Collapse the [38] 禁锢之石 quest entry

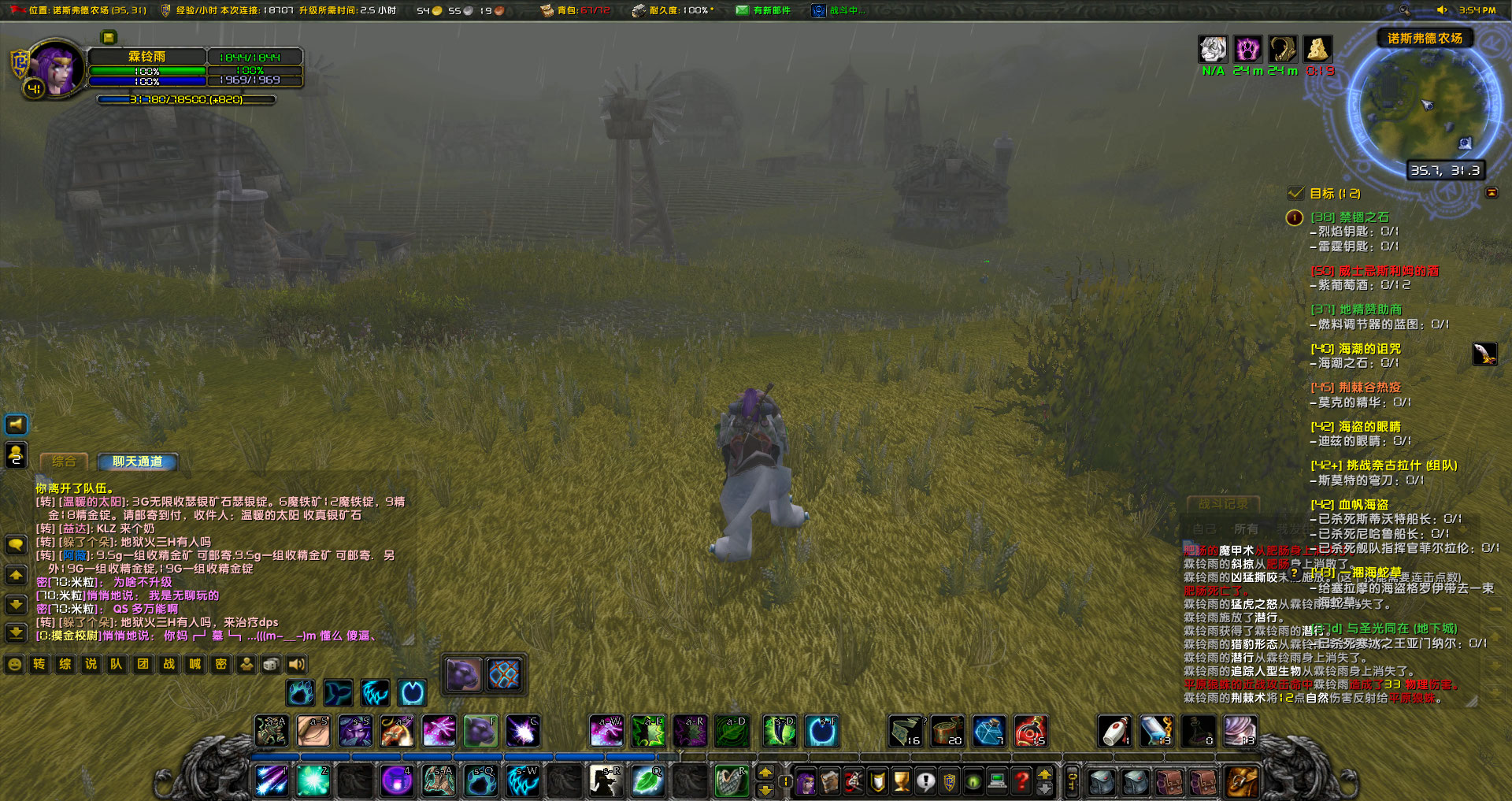[1348, 218]
